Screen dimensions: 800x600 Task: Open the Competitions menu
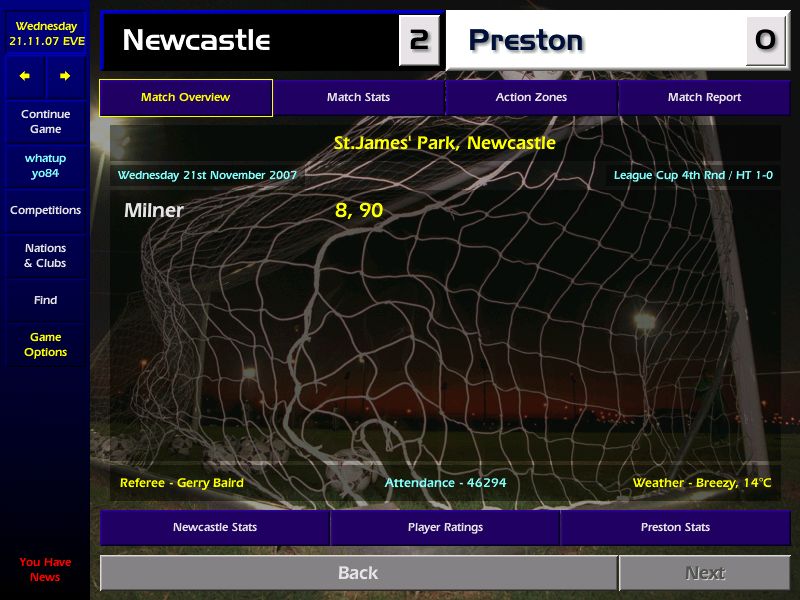coord(45,211)
